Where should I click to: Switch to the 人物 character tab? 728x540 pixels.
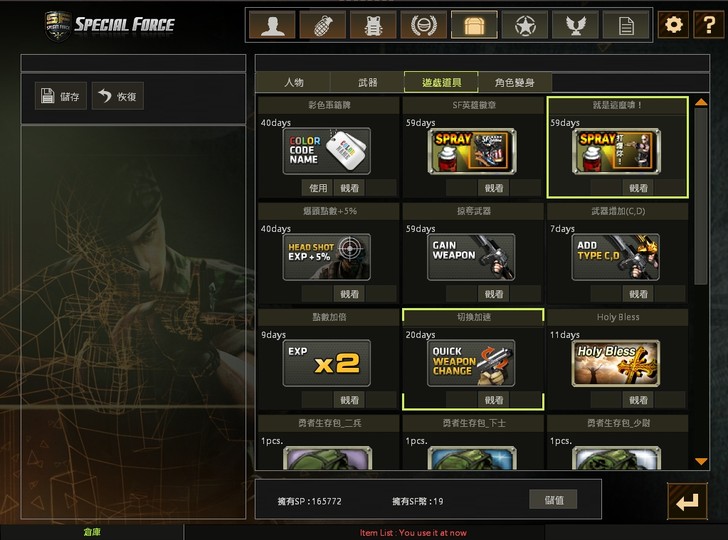click(293, 82)
